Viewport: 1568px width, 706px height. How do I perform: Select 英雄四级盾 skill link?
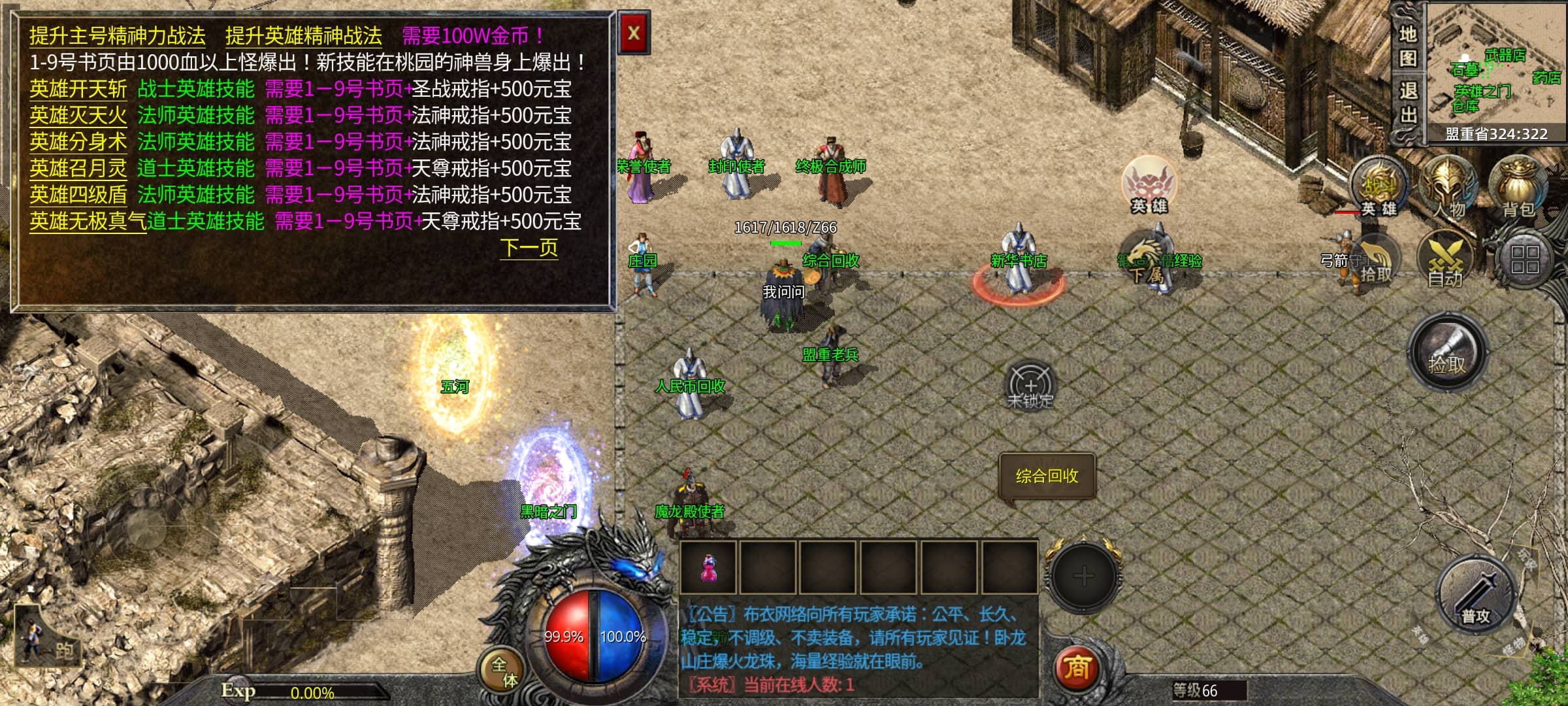click(78, 195)
